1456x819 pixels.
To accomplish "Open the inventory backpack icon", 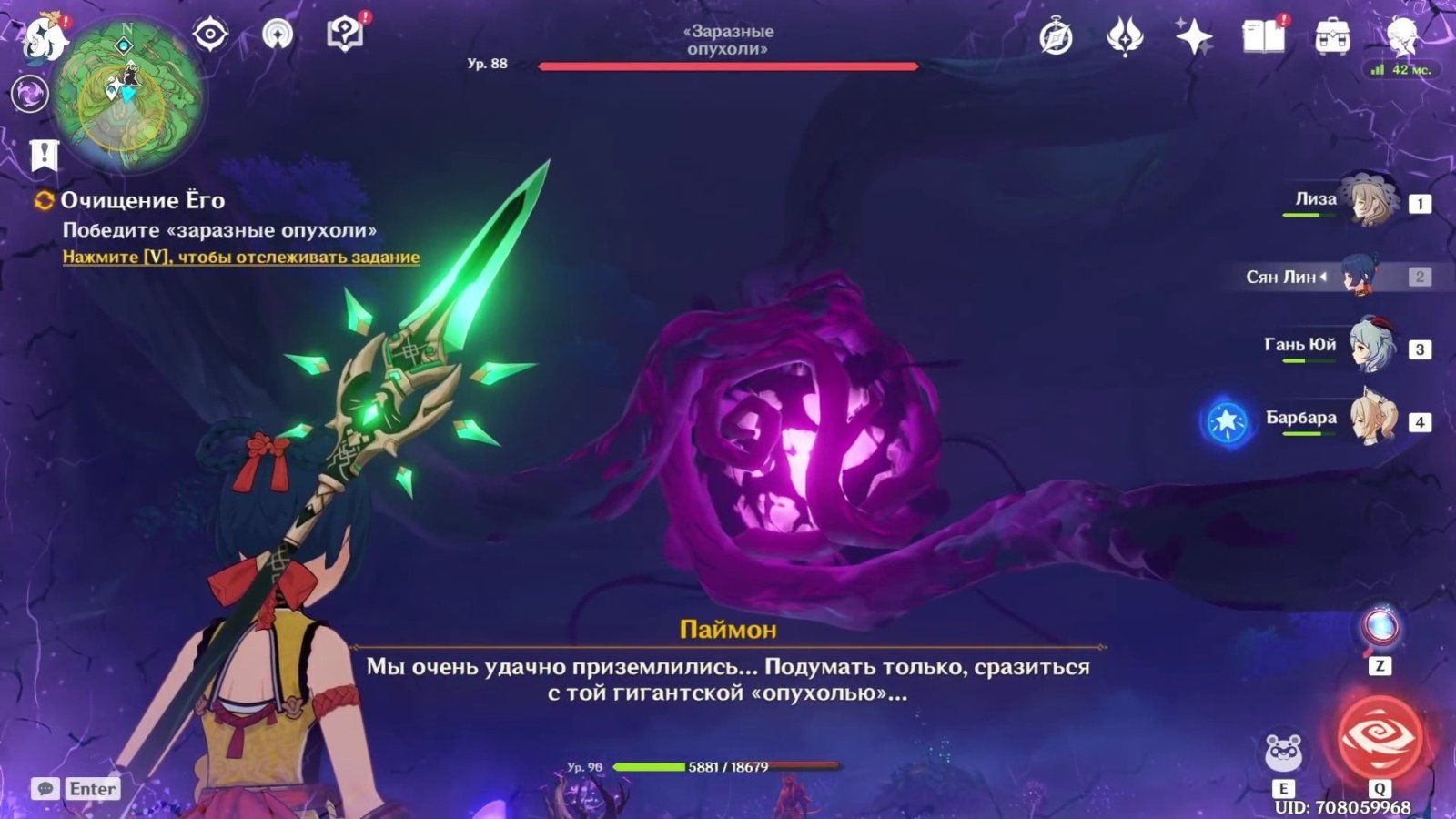I will pyautogui.click(x=1332, y=37).
